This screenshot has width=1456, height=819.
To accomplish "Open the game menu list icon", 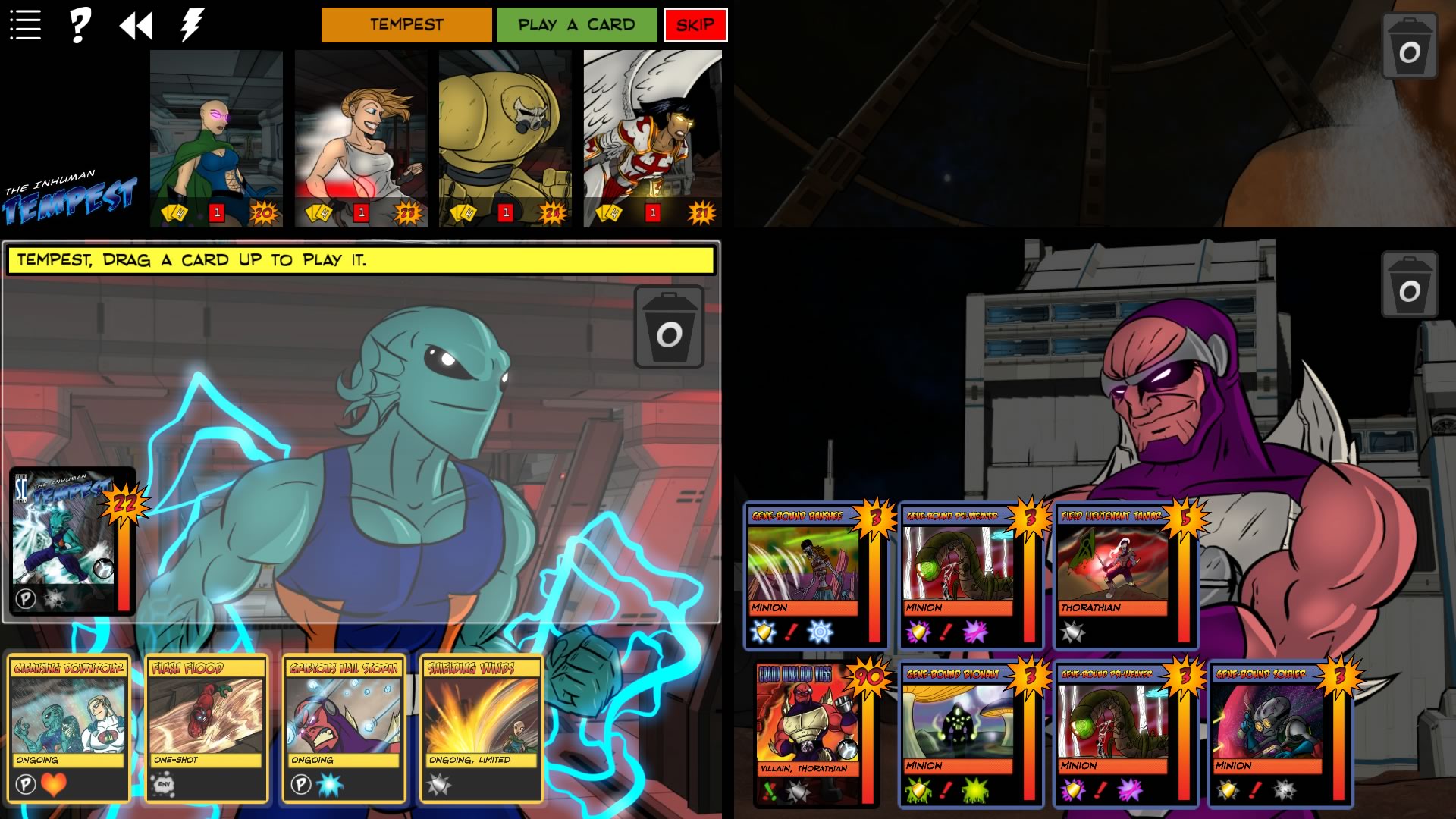I will click(x=25, y=24).
